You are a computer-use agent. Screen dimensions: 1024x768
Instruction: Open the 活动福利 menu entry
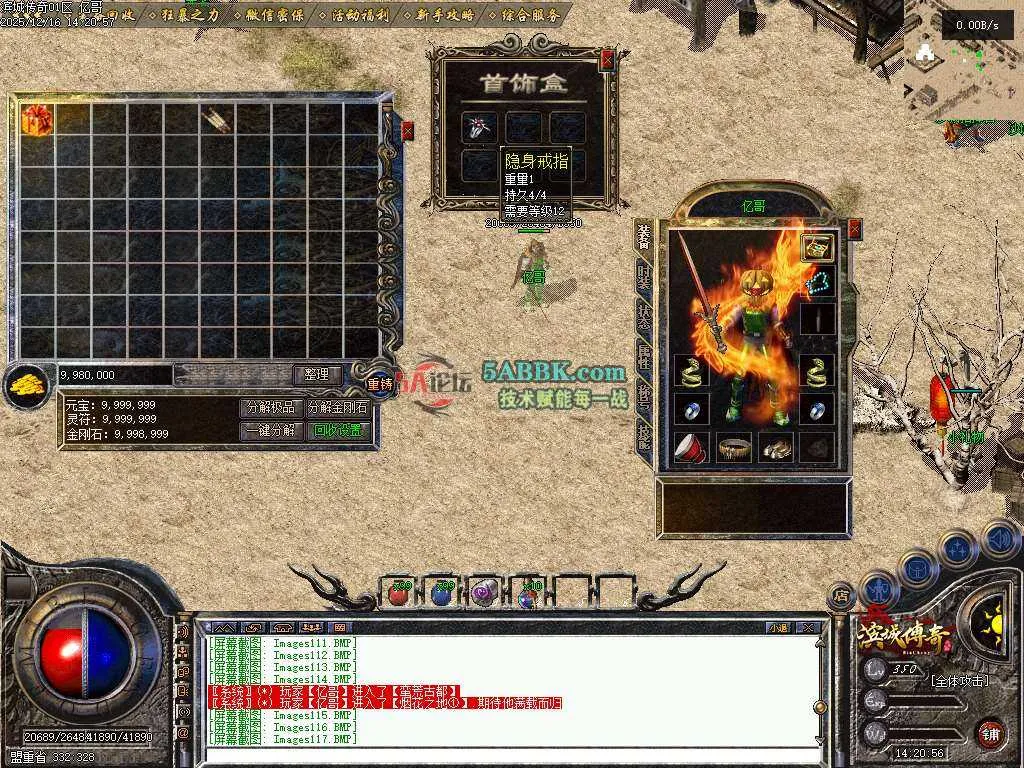click(358, 14)
